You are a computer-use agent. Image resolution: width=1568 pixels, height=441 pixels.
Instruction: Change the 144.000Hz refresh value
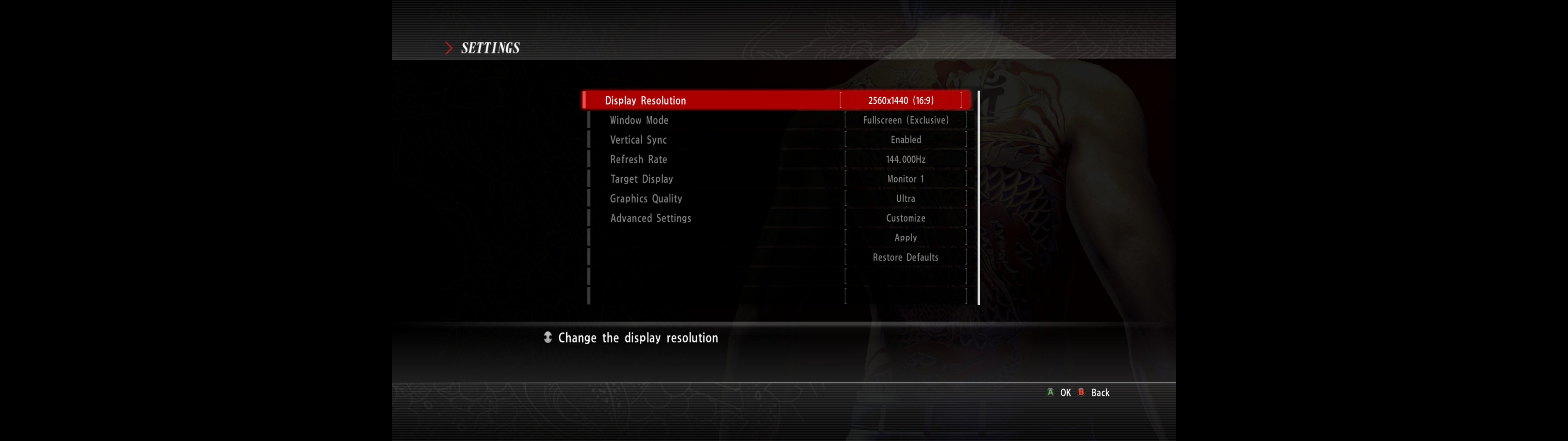[x=905, y=159]
